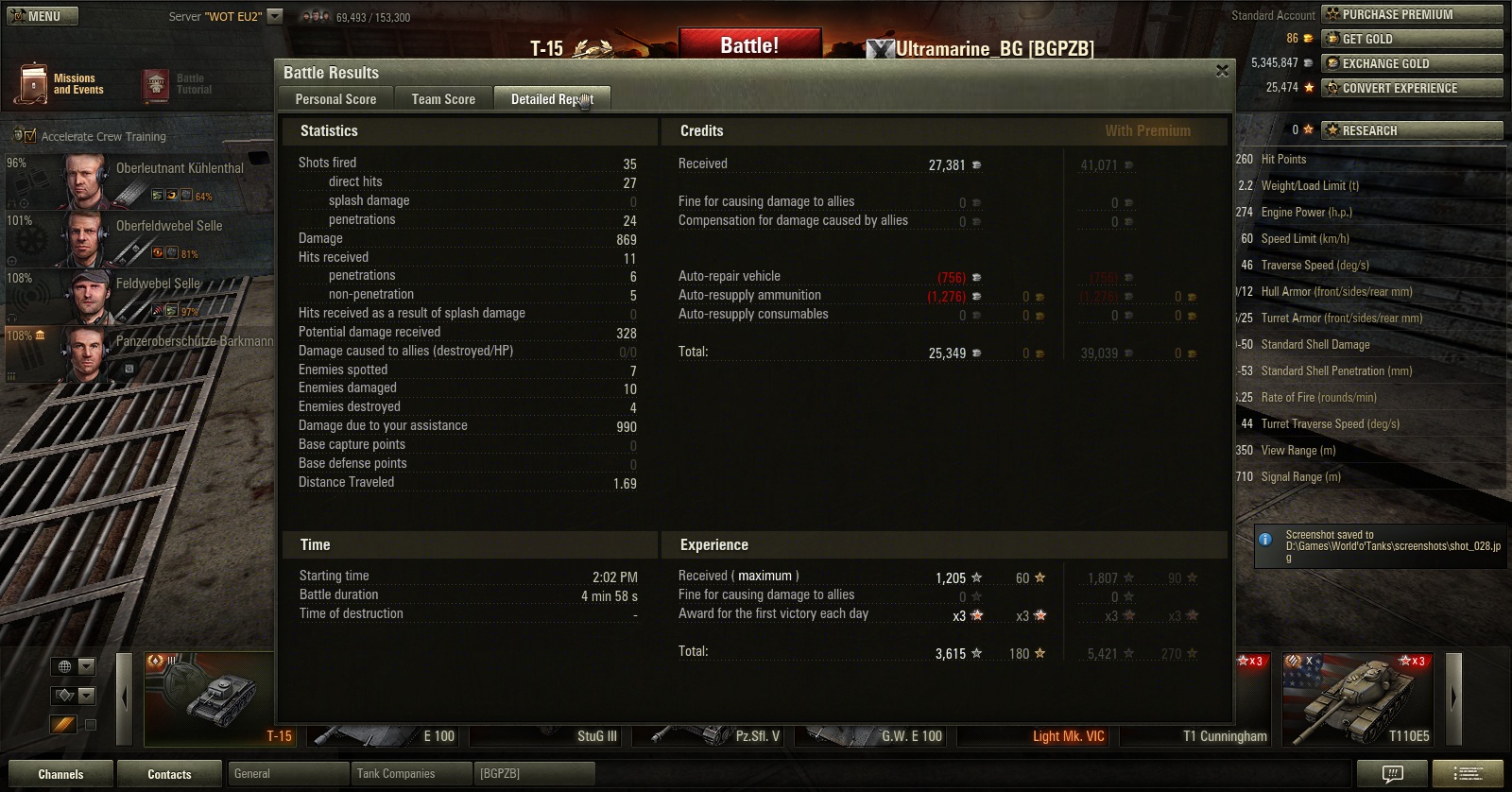Open the server selection dropdown
Screen dimensions: 1512x792
[x=275, y=16]
